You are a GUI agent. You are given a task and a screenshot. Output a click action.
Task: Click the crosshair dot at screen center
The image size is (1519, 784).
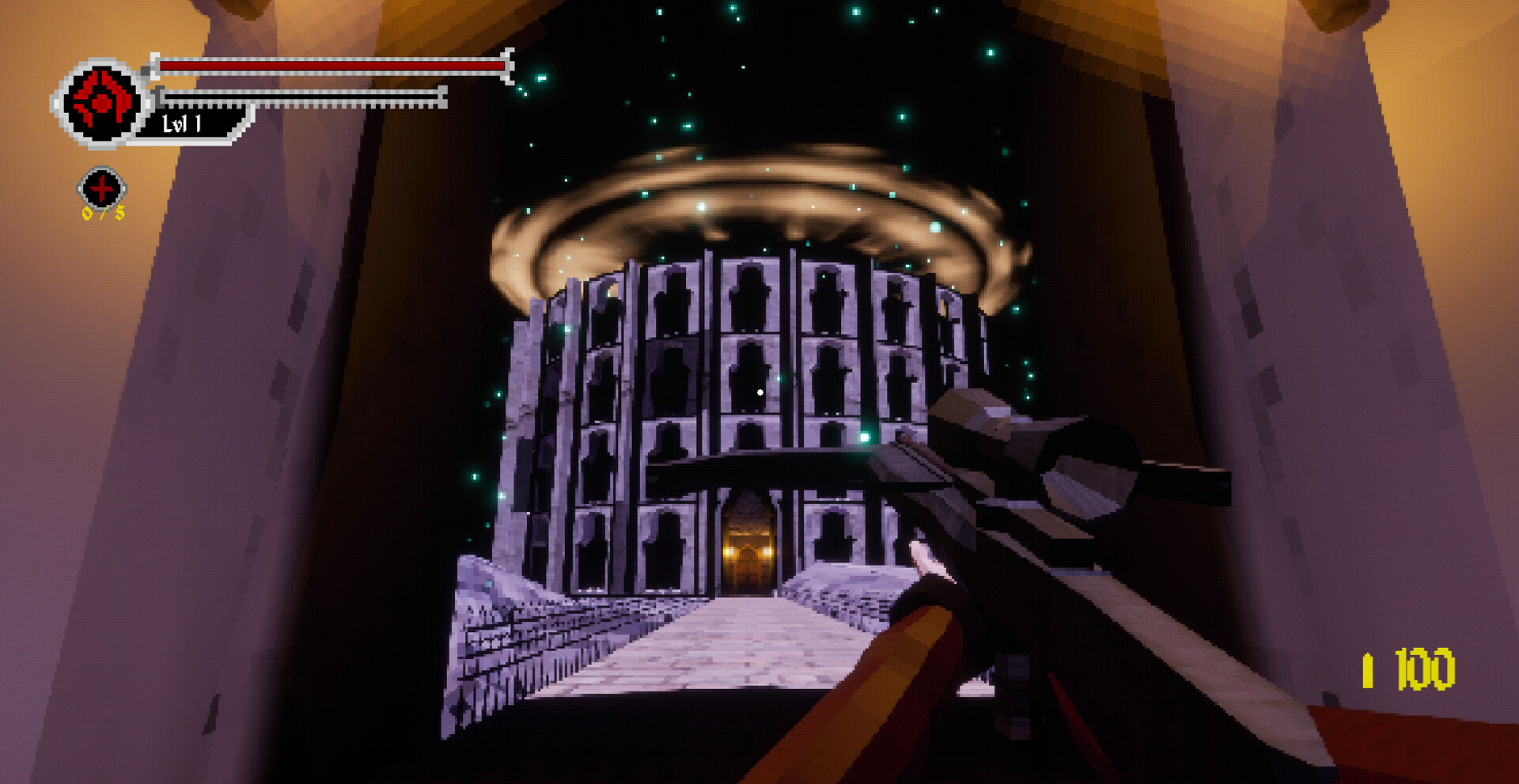click(x=759, y=392)
